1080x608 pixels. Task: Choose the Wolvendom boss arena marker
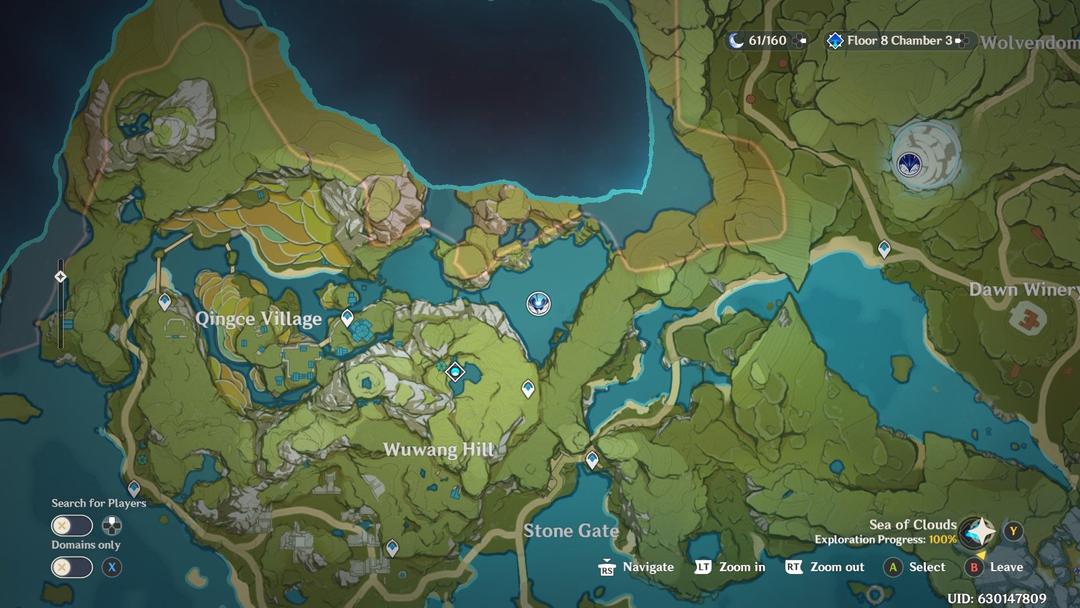[910, 163]
